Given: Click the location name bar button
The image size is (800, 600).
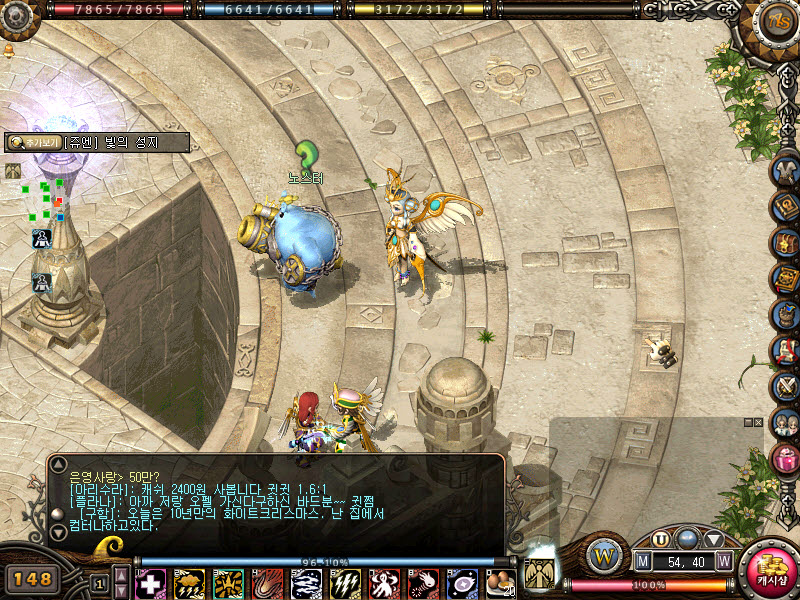Looking at the screenshot, I should (x=97, y=142).
